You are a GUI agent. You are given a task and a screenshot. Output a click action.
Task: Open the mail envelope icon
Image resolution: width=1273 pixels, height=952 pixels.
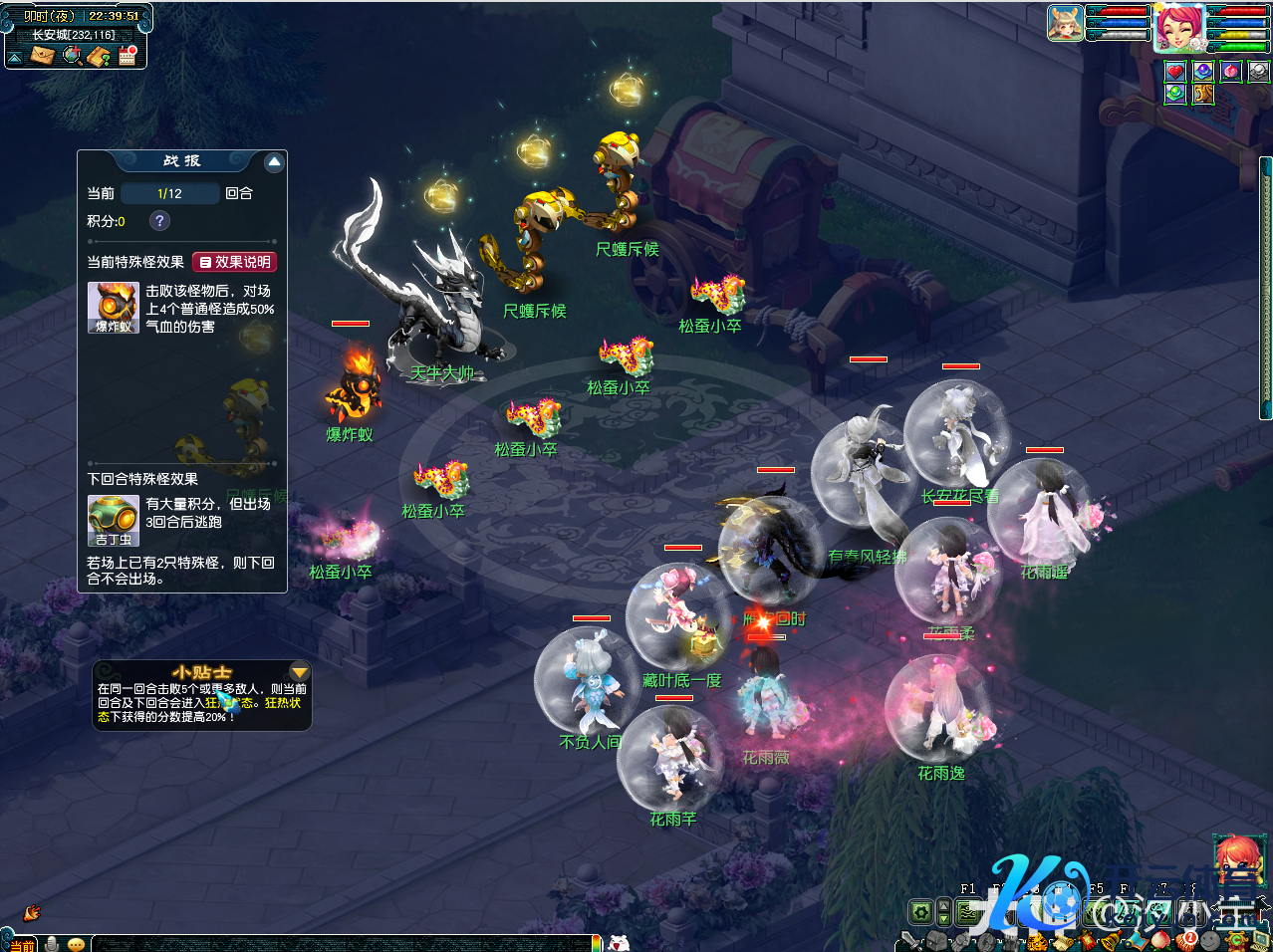click(42, 56)
